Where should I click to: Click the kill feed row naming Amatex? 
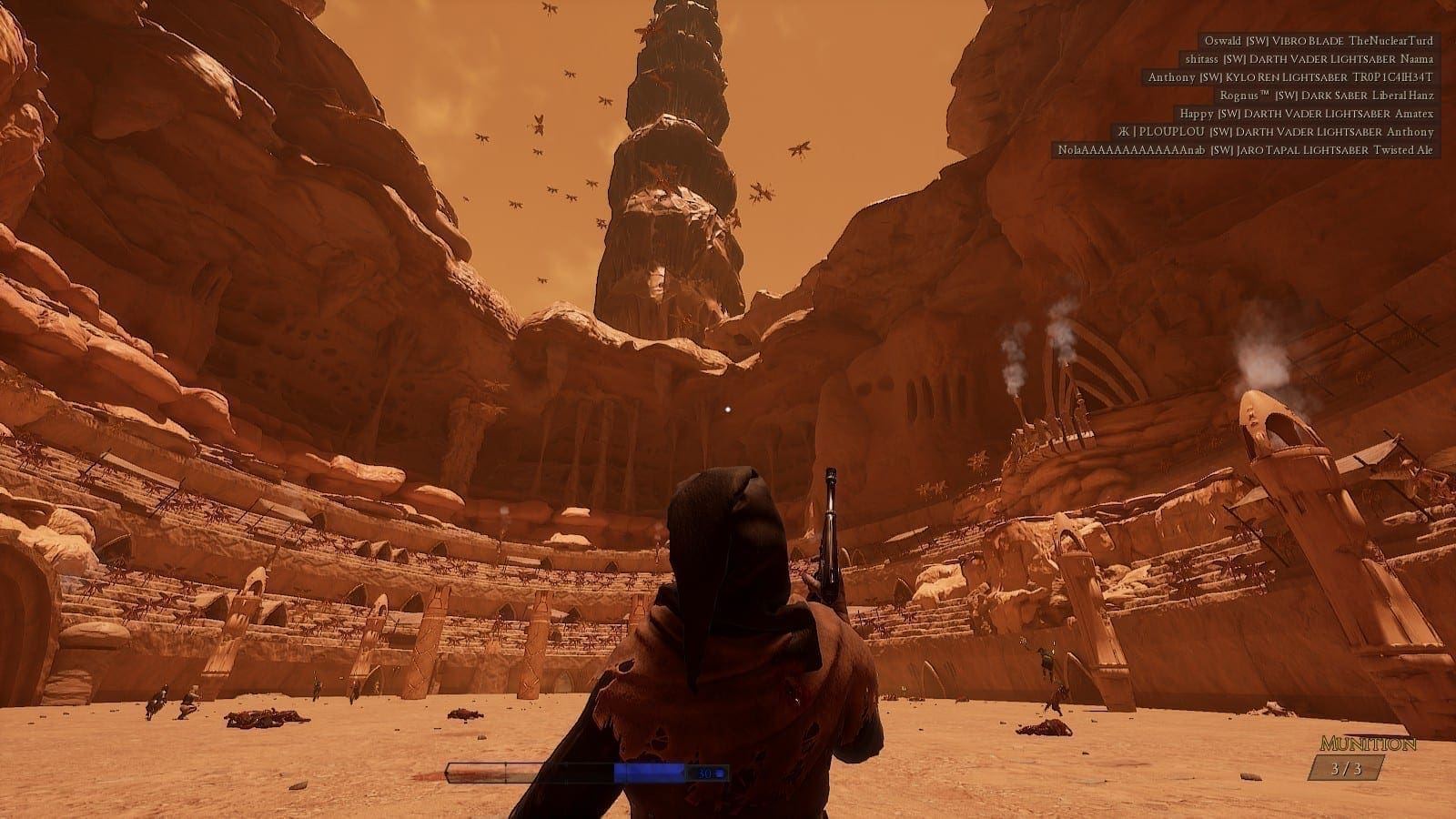point(1306,114)
